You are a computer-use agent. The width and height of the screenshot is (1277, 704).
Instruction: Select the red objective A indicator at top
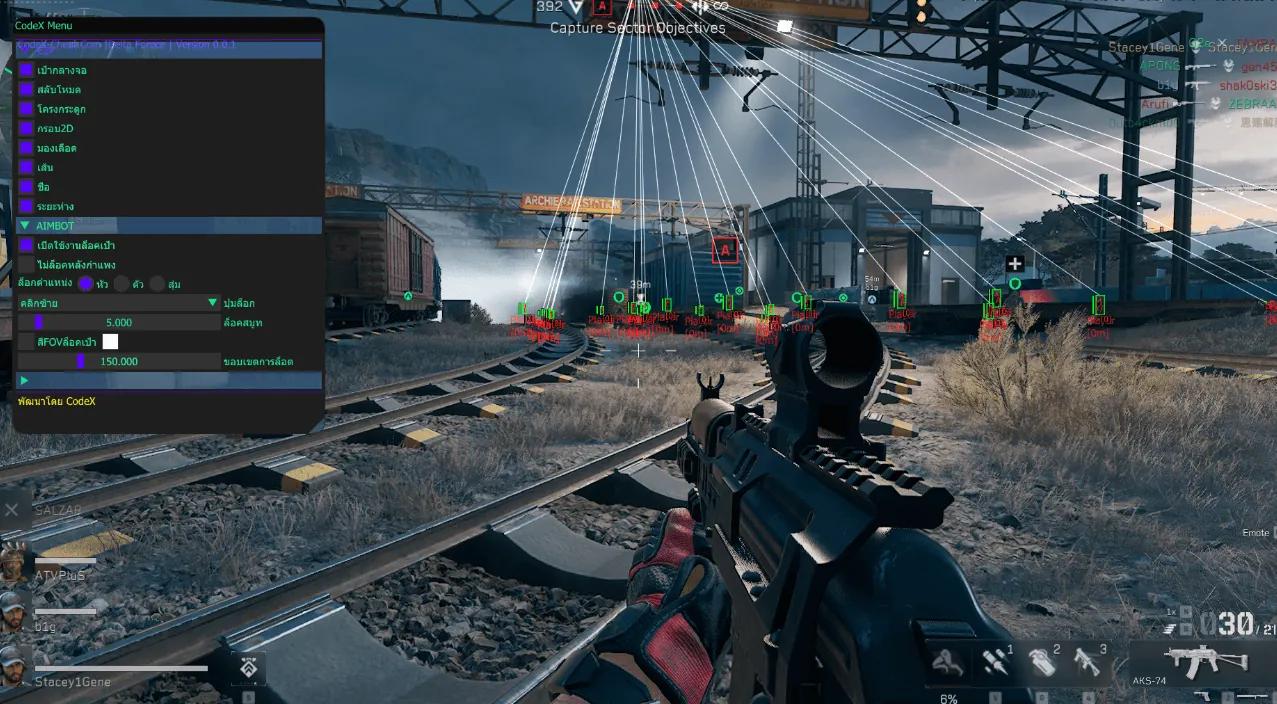pos(602,7)
